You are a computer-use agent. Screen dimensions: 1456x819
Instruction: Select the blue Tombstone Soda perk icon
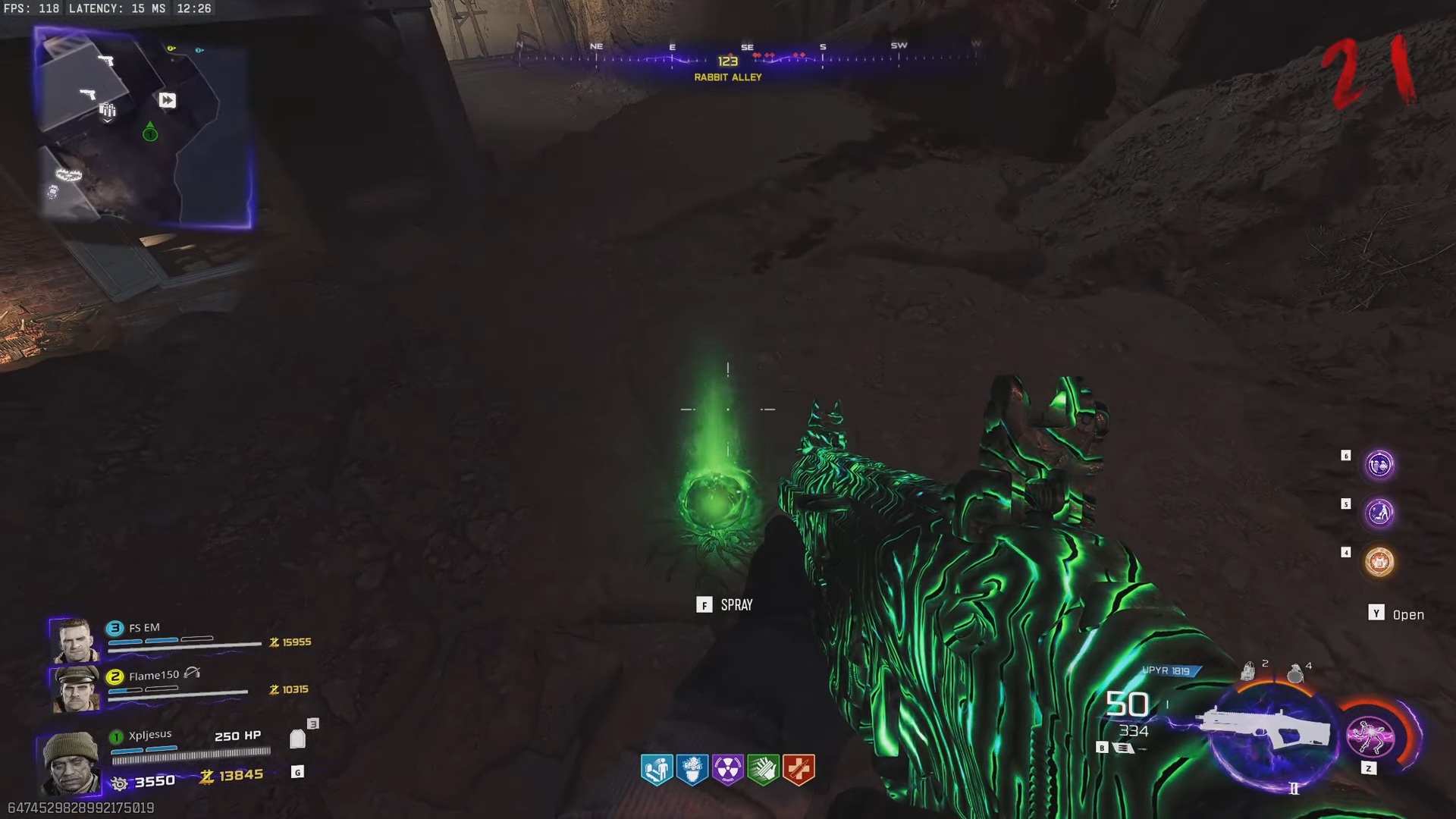[657, 769]
